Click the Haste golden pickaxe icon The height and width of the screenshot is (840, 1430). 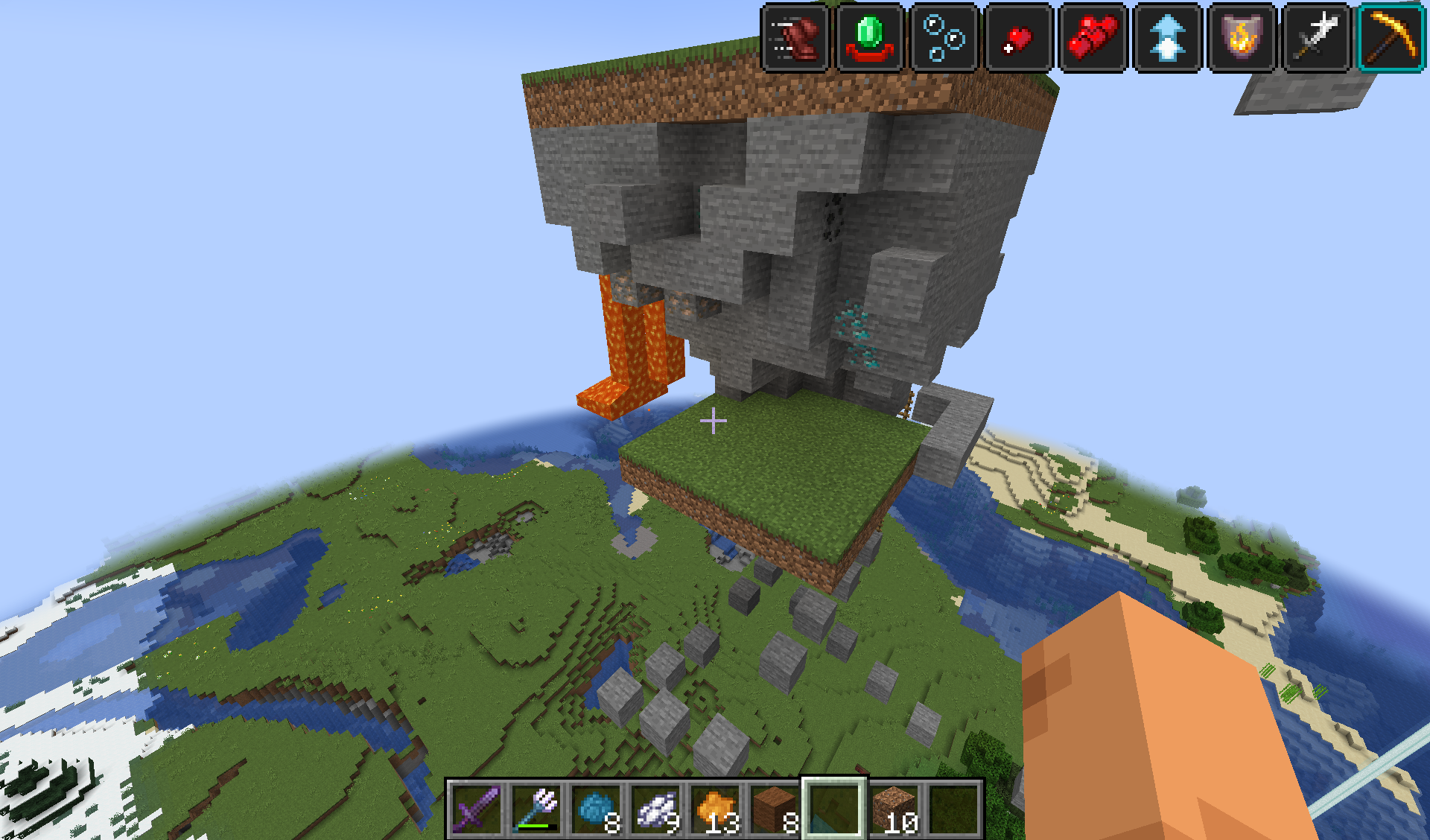tap(1391, 37)
